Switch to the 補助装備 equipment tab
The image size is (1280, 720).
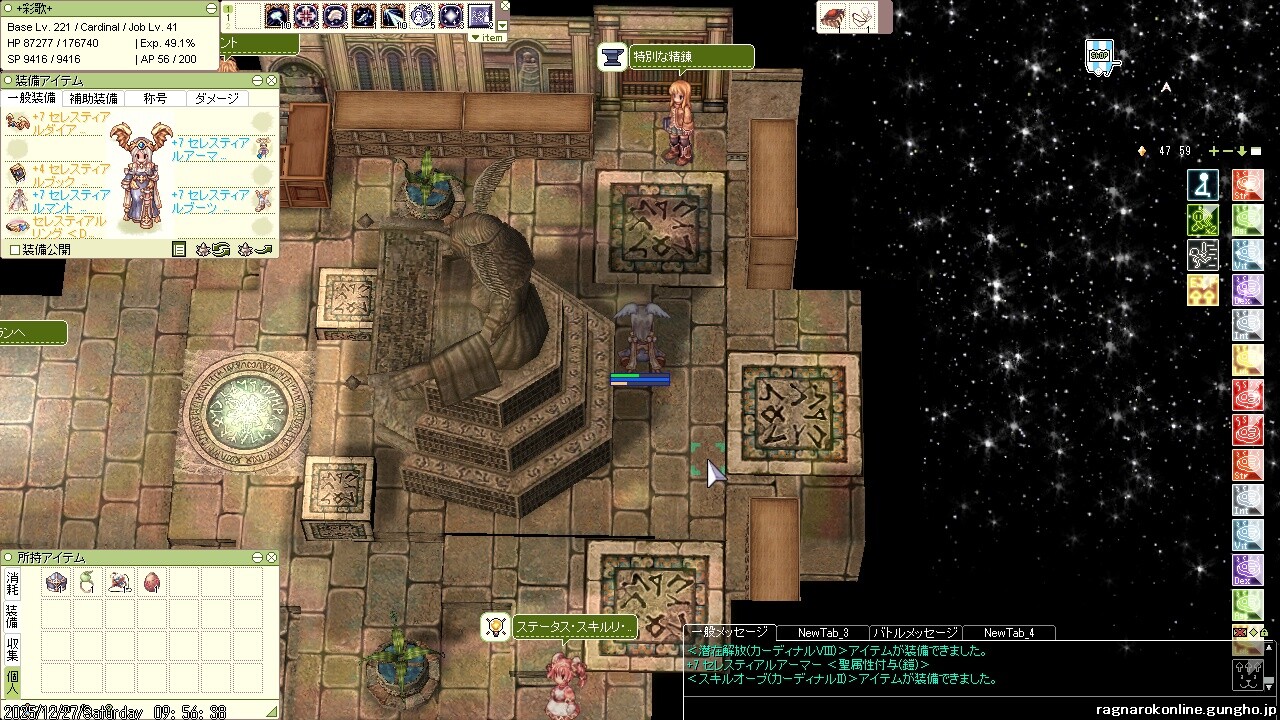click(x=92, y=98)
